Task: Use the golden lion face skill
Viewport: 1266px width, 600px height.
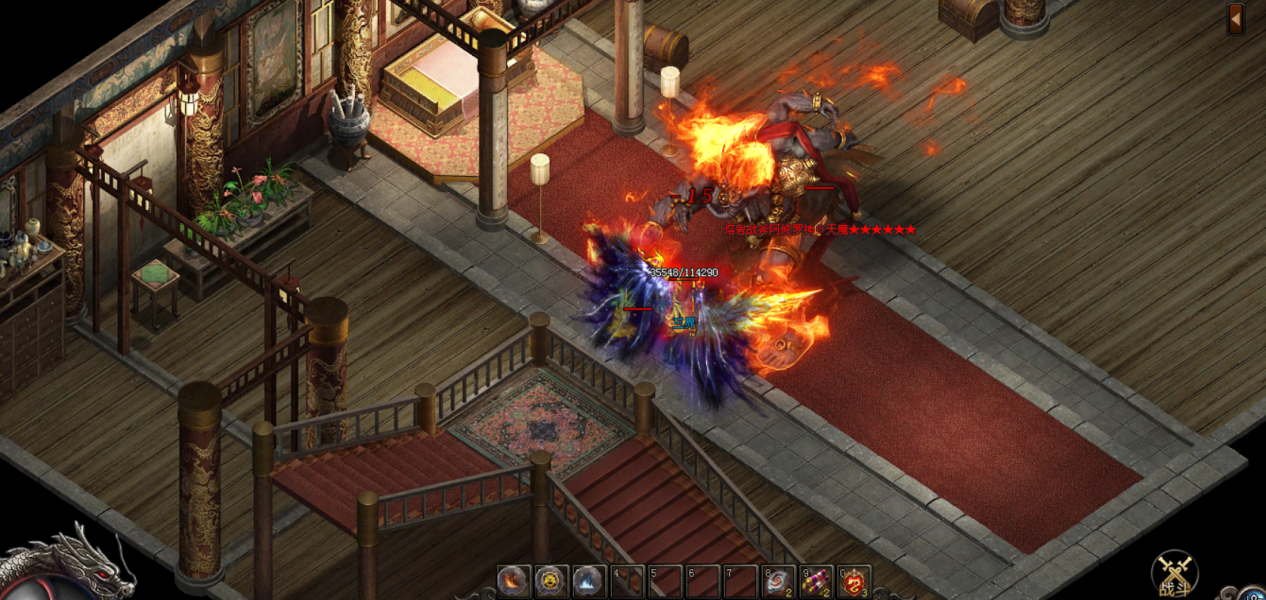Action: (x=551, y=581)
